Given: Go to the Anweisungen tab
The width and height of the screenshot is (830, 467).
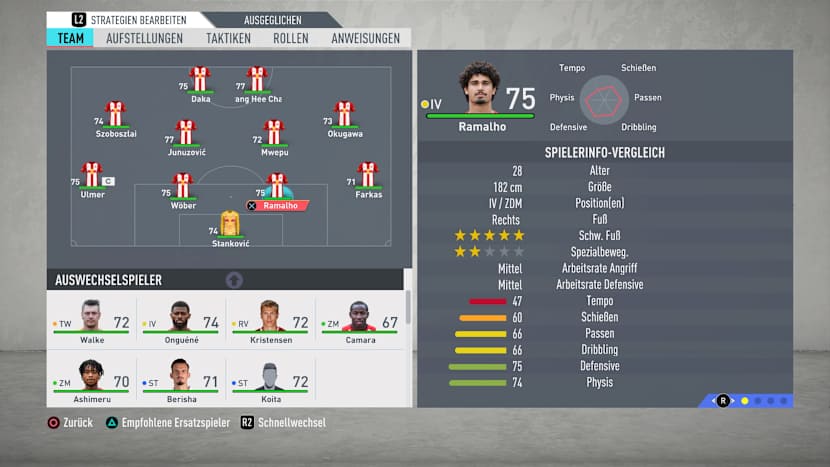Looking at the screenshot, I should 365,38.
